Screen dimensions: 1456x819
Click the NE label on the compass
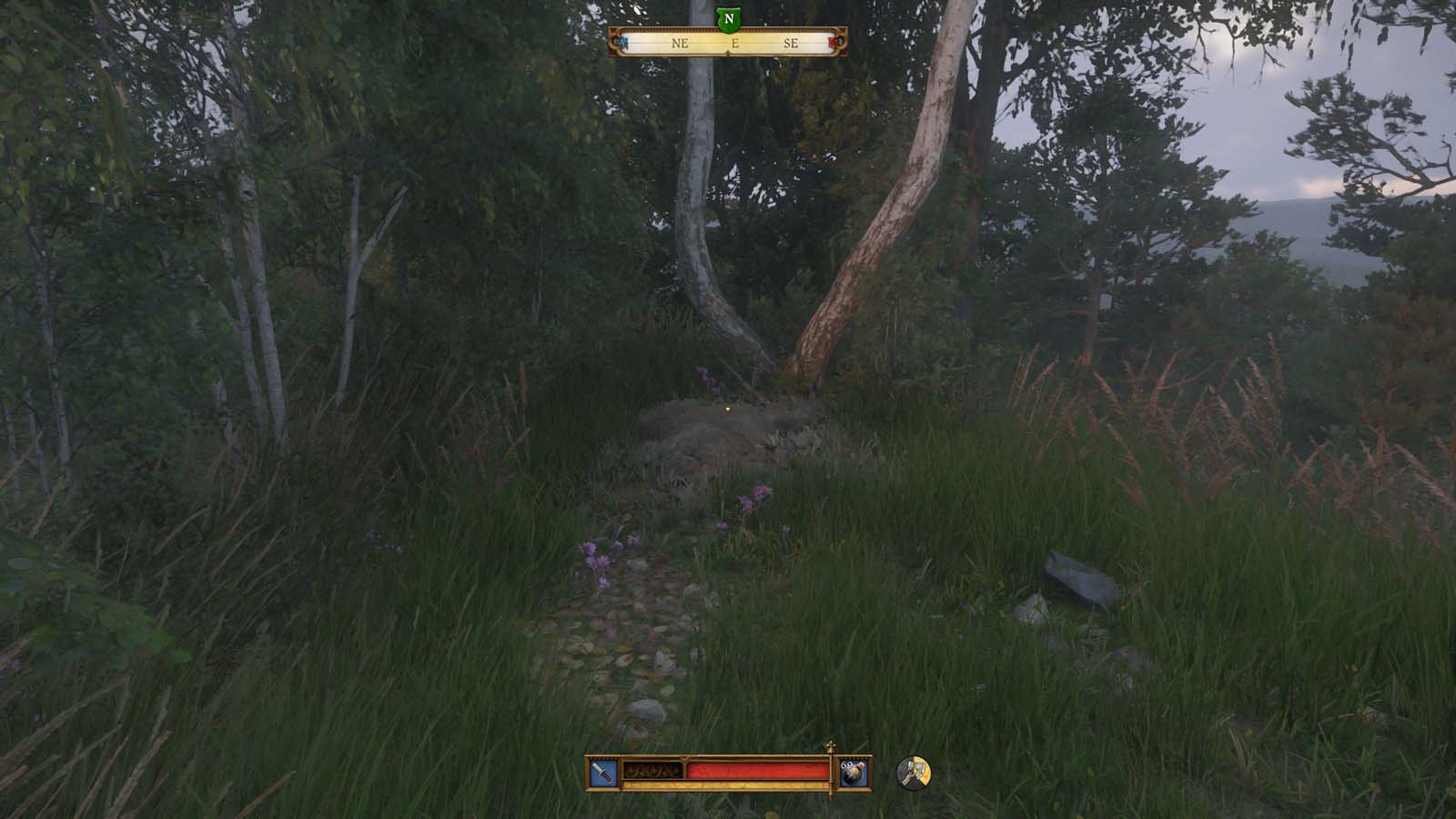pyautogui.click(x=679, y=43)
